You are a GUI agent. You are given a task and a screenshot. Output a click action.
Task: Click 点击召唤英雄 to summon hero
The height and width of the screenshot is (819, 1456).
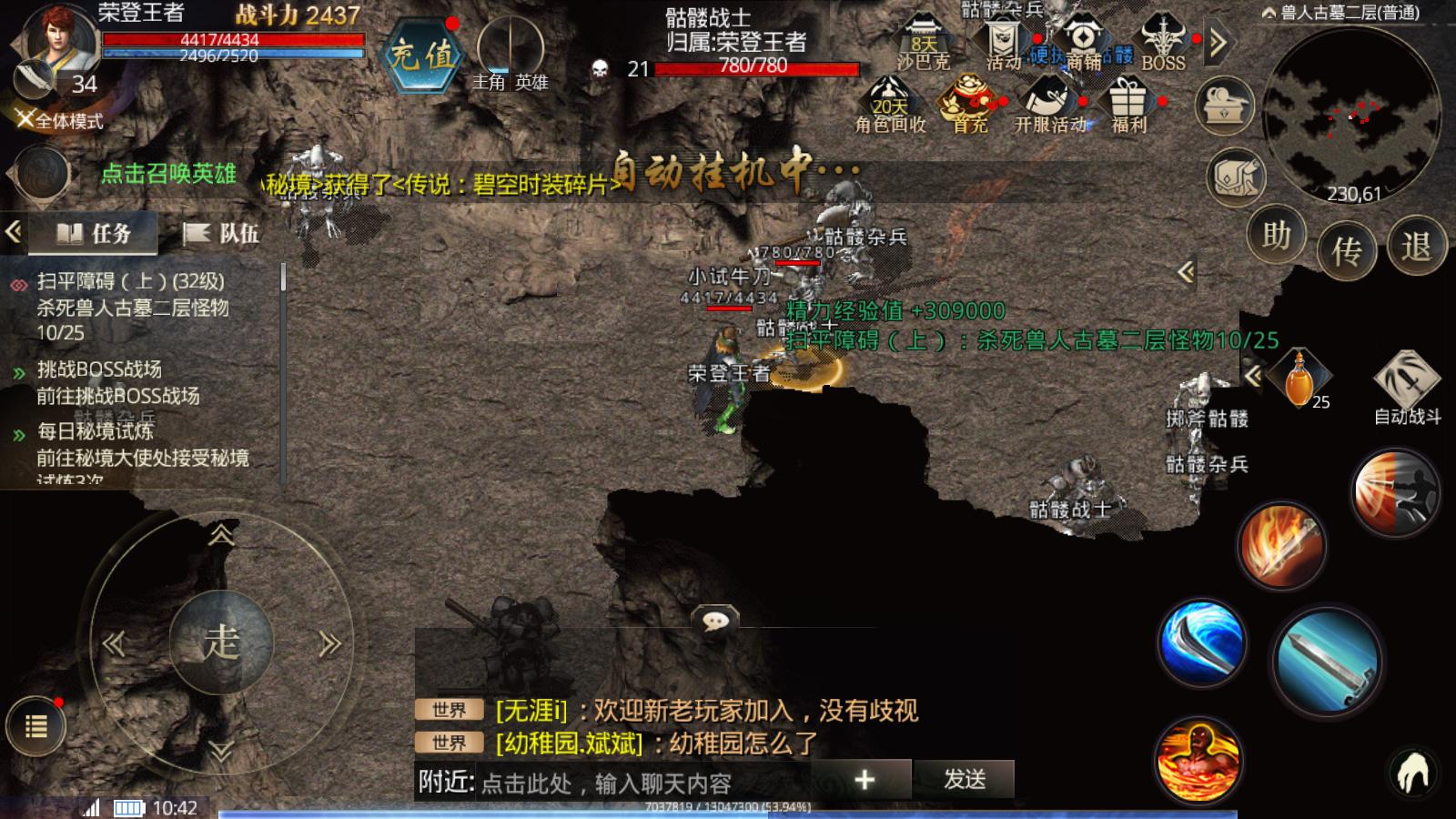(x=168, y=174)
